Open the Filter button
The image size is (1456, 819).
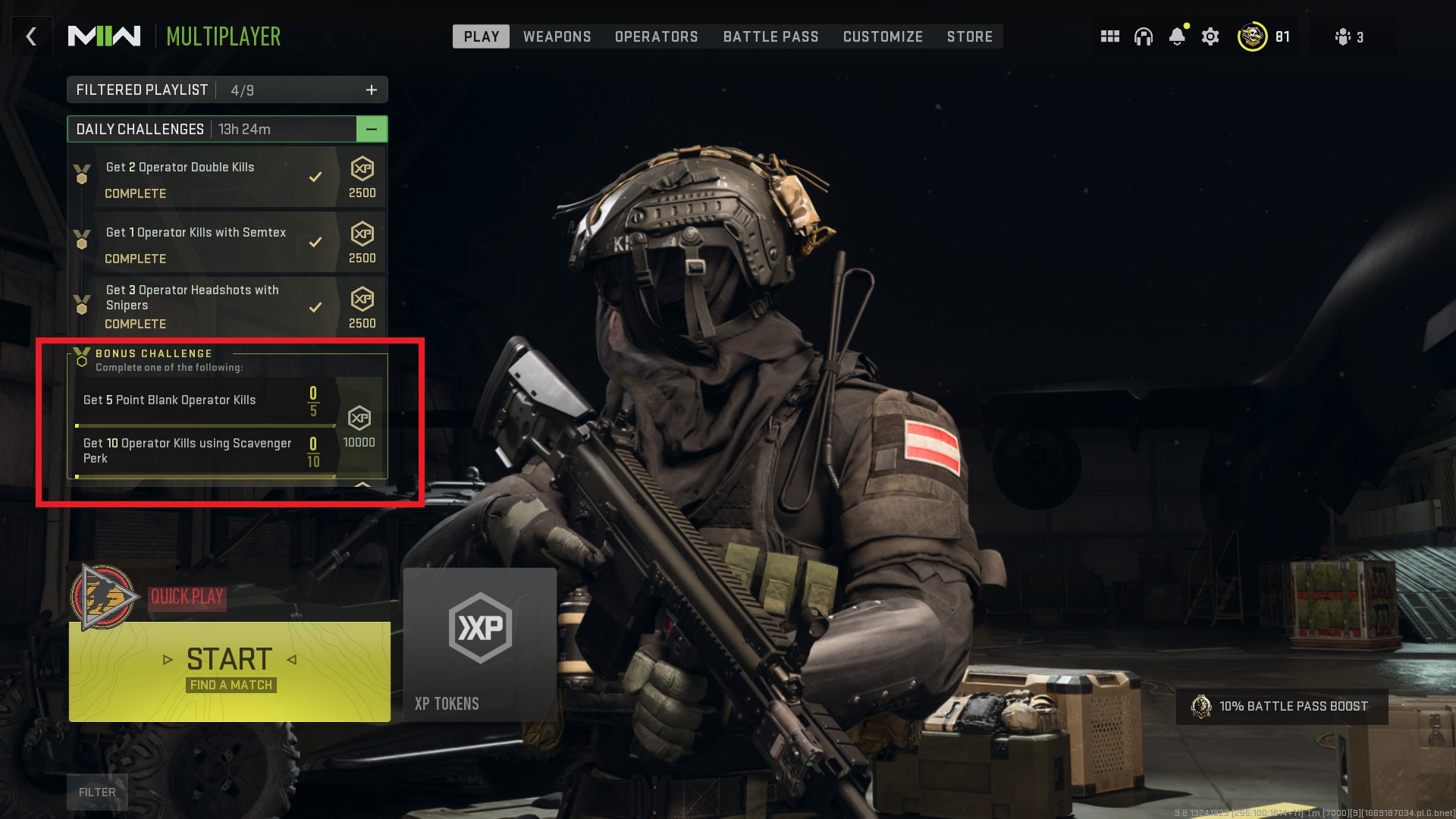96,791
